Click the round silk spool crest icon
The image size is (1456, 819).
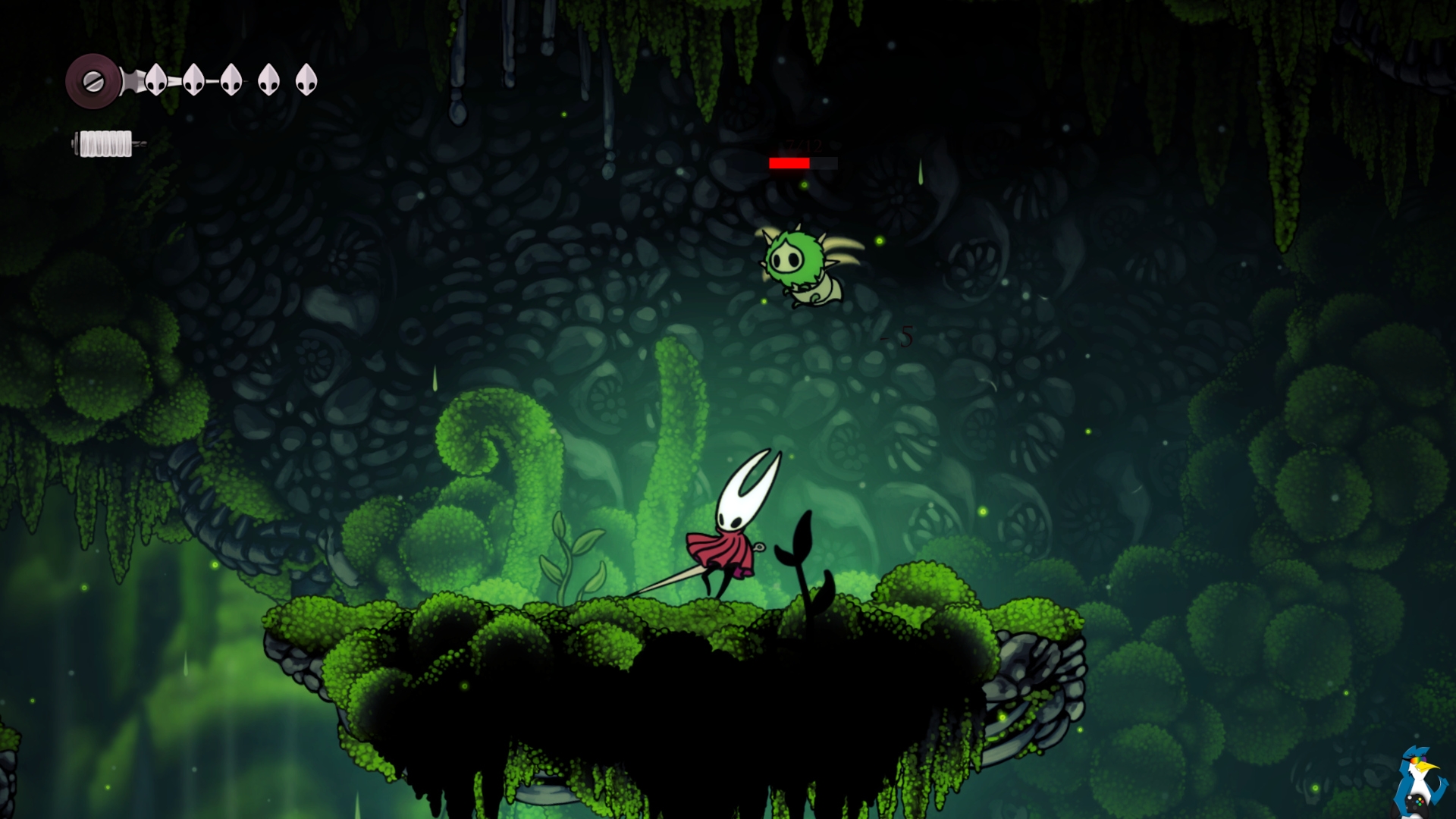coord(93,81)
